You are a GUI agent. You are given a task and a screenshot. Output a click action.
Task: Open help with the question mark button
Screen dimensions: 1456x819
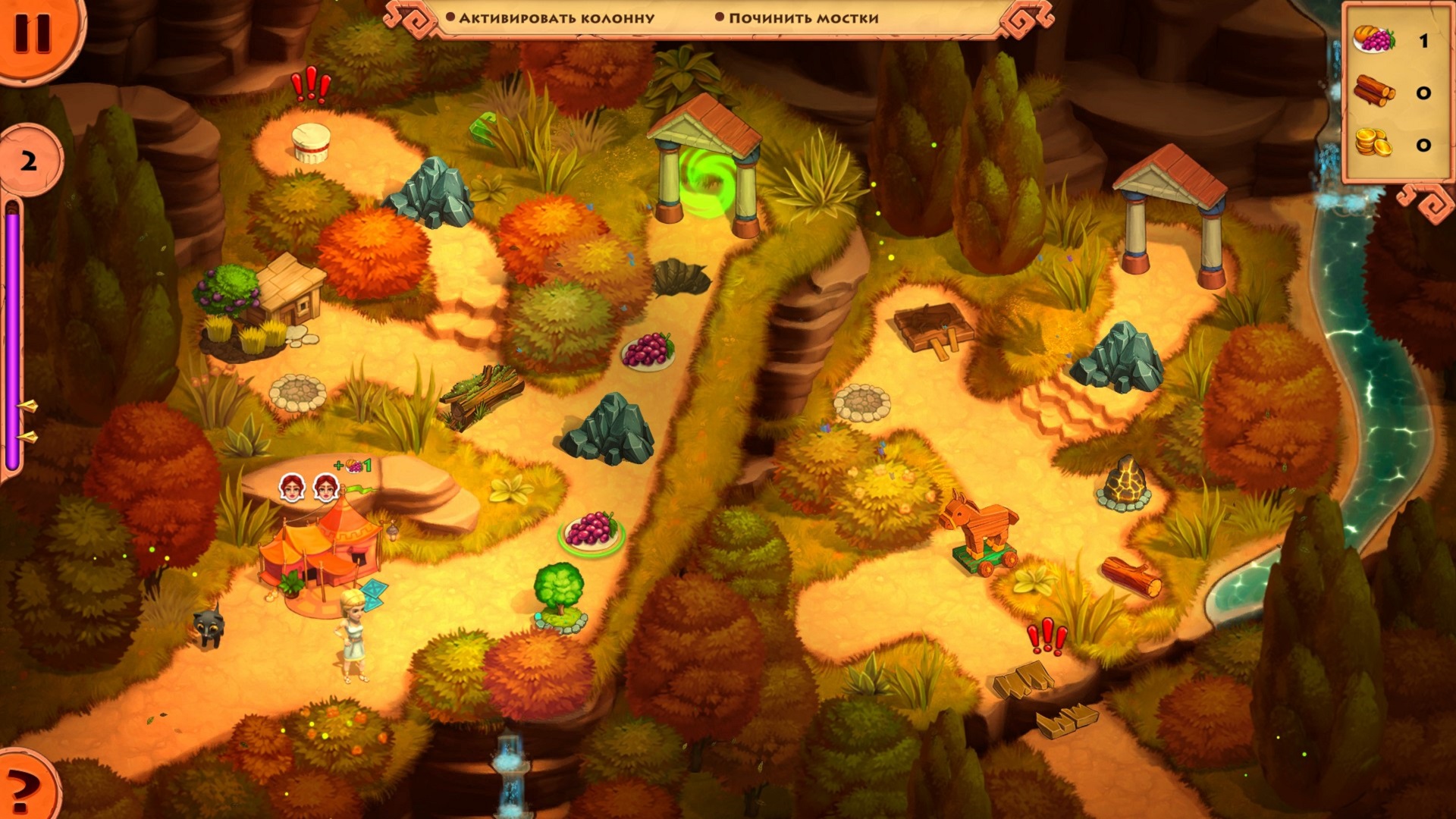click(x=24, y=790)
